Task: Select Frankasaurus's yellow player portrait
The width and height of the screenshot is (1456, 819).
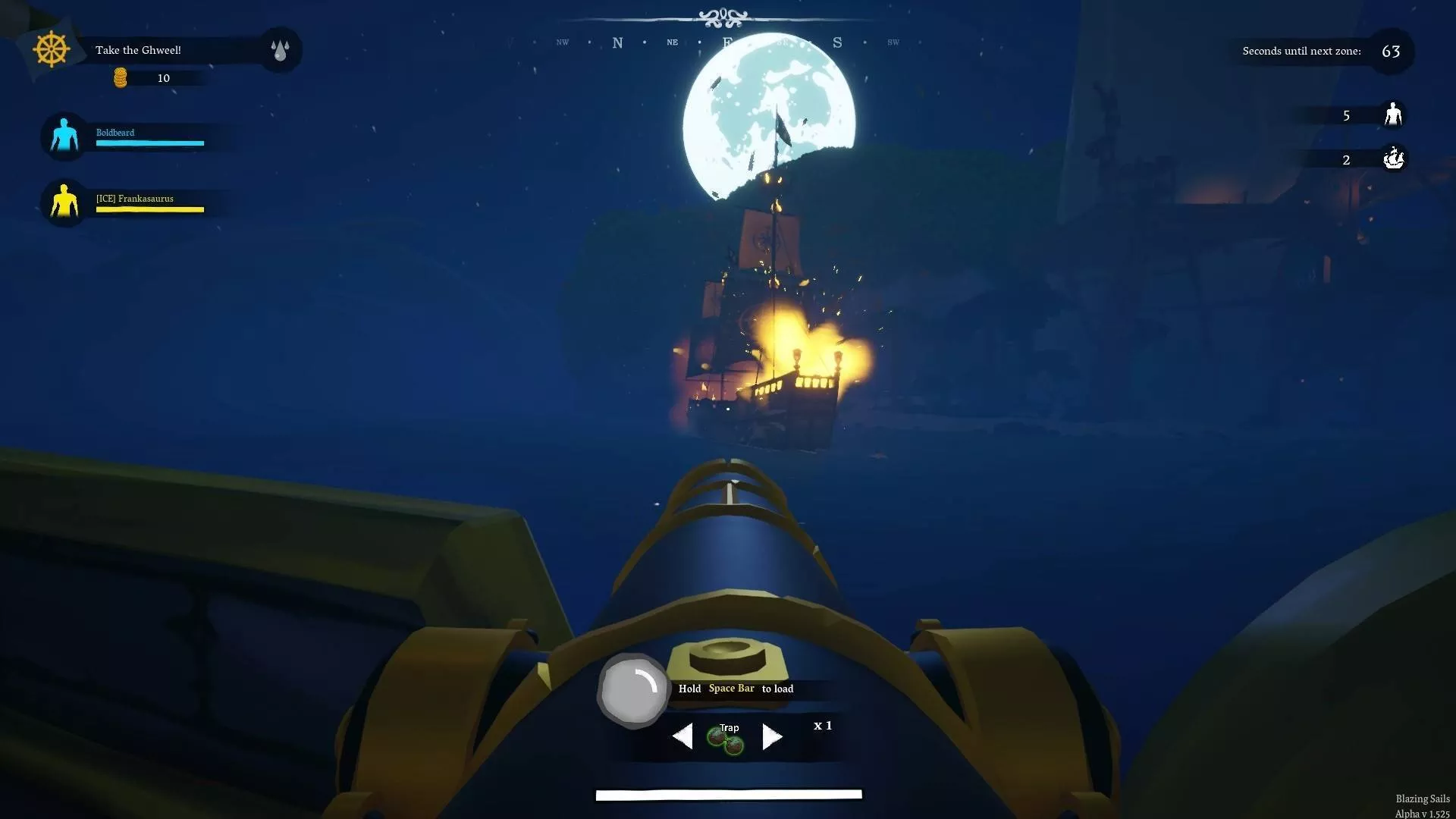Action: 64,202
